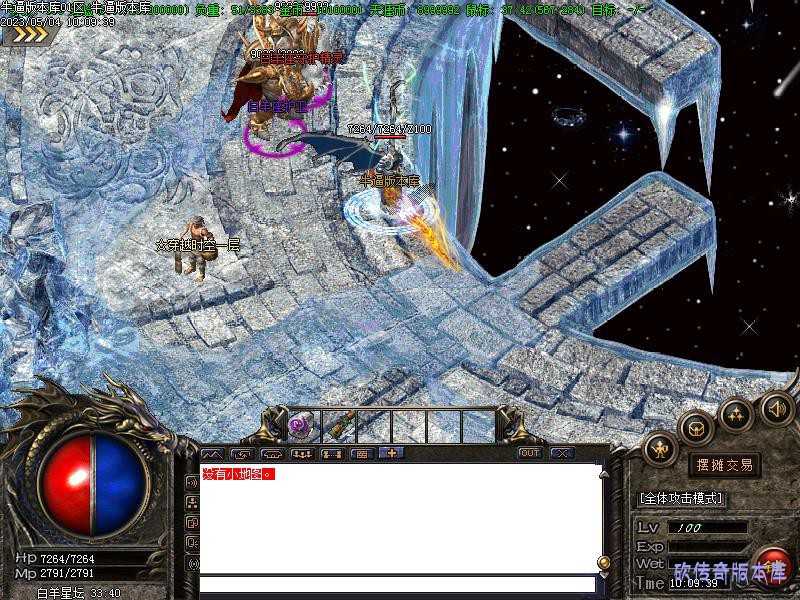
Task: Click the OUT button above the chat
Action: pyautogui.click(x=529, y=453)
